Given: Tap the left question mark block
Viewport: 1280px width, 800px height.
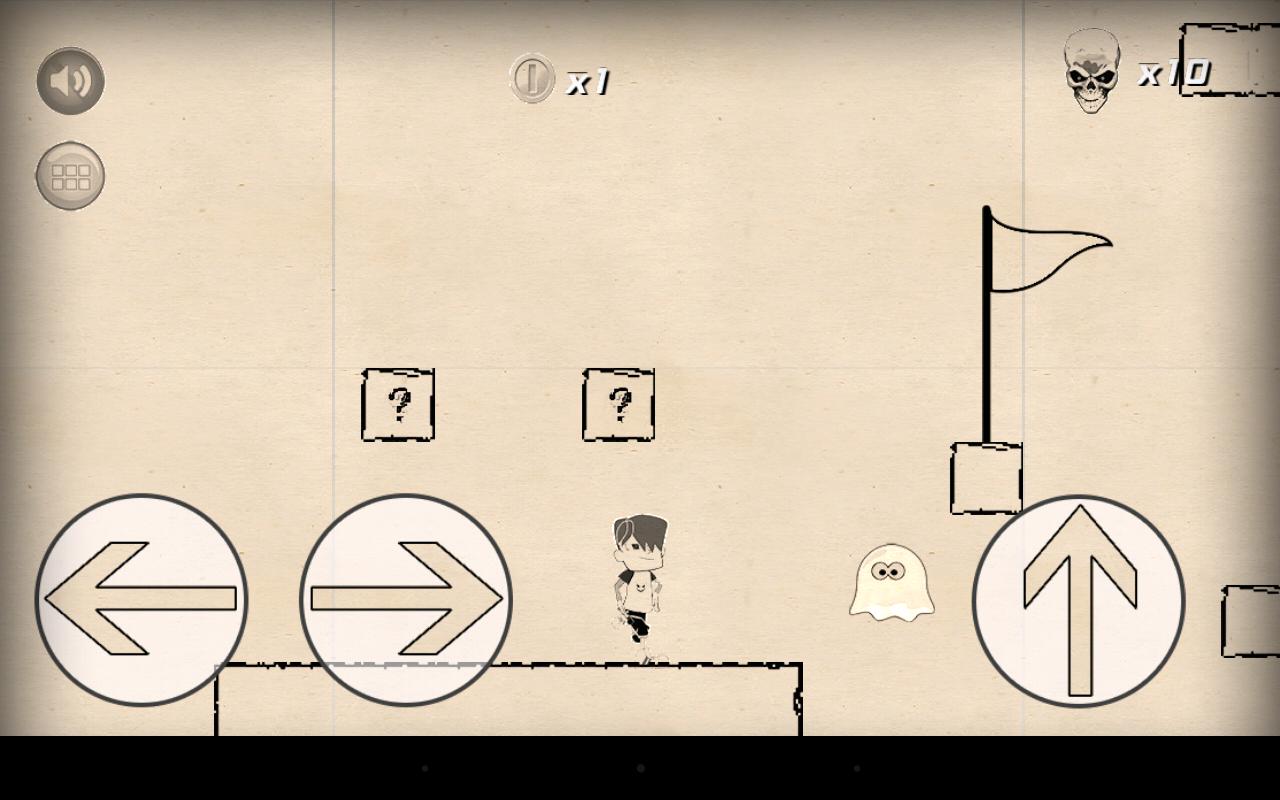Looking at the screenshot, I should point(397,405).
